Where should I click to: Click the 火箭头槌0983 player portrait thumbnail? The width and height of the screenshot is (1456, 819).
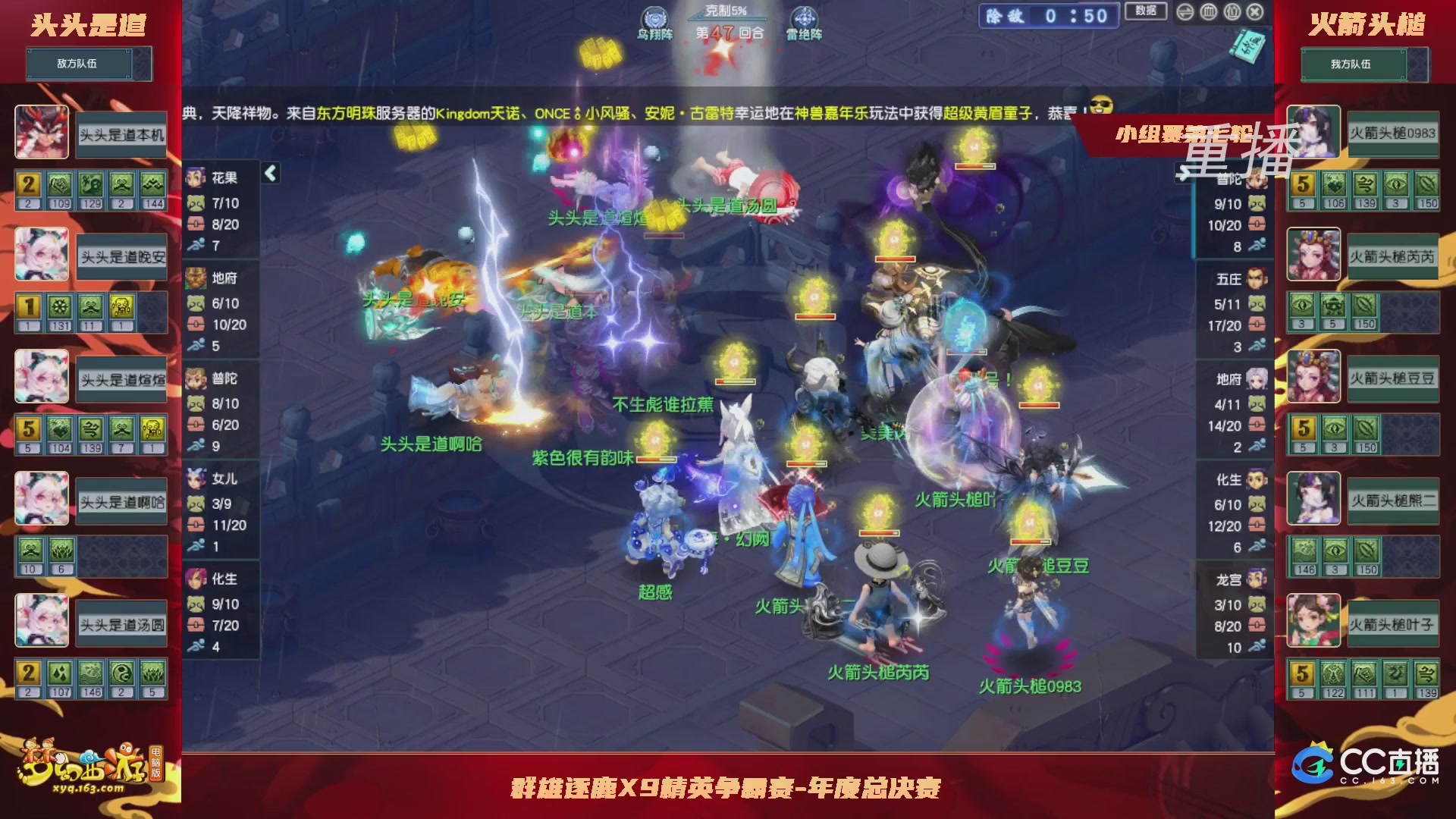(1314, 133)
